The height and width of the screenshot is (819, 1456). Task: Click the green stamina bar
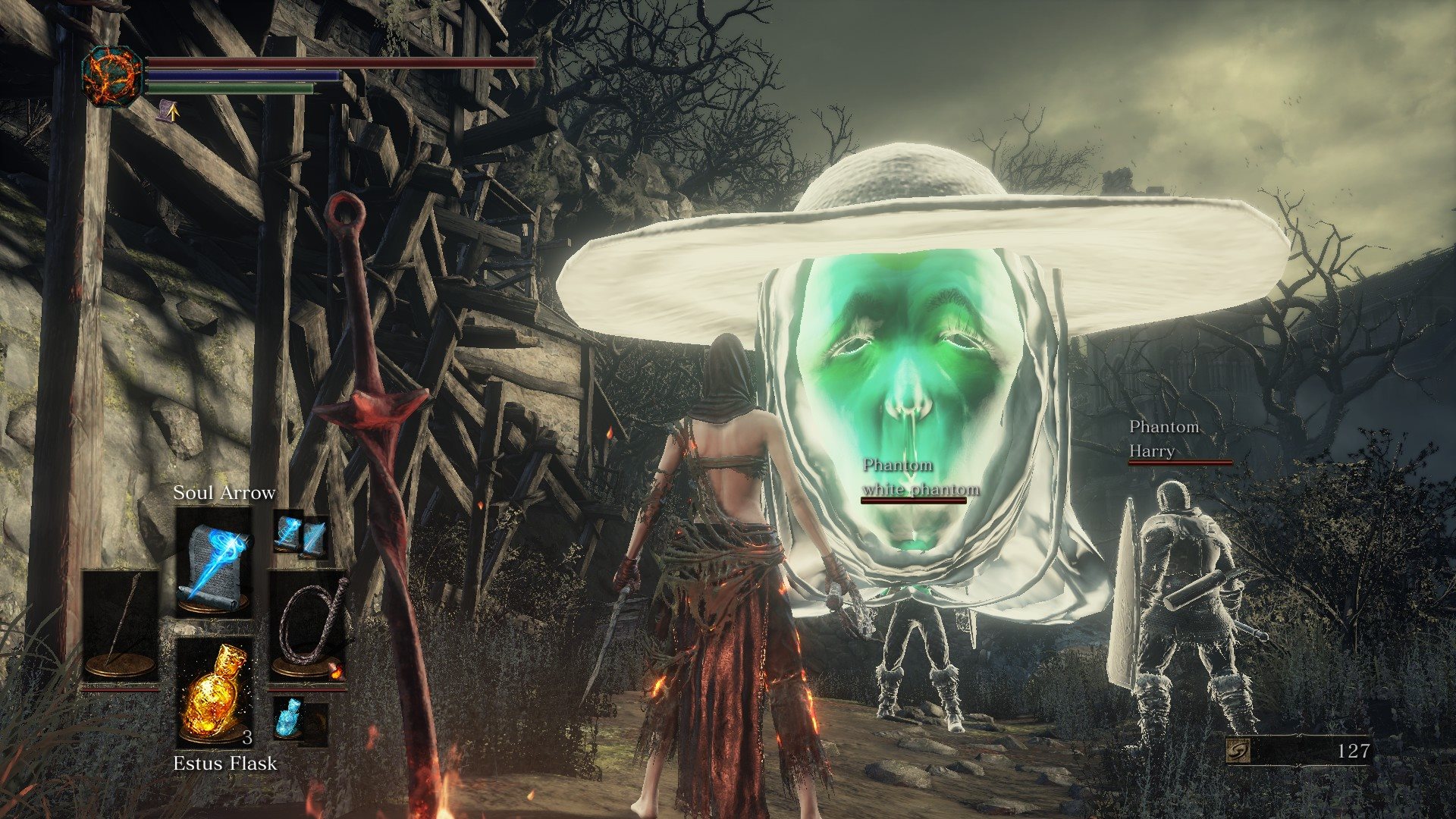(x=227, y=89)
